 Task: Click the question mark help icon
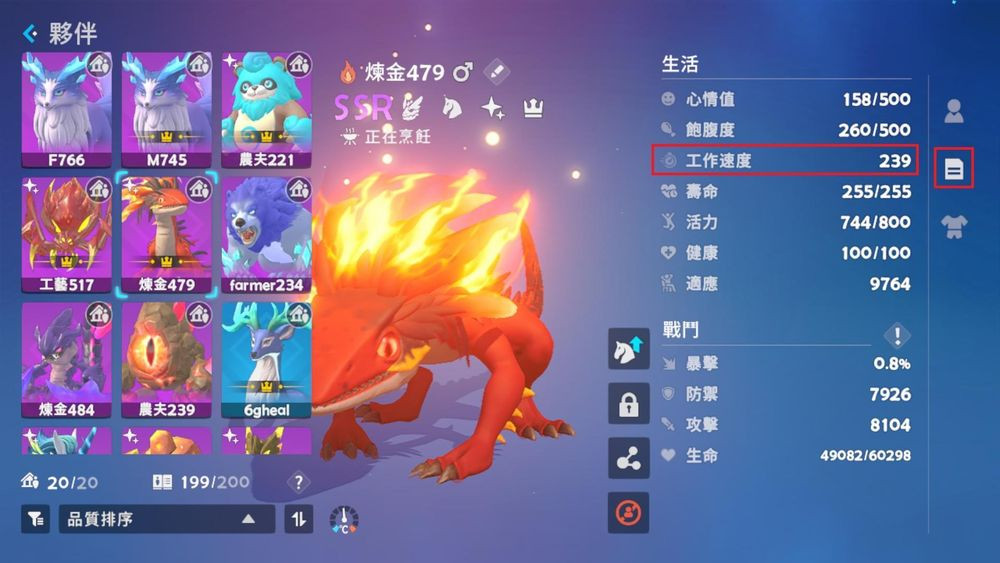(x=298, y=483)
